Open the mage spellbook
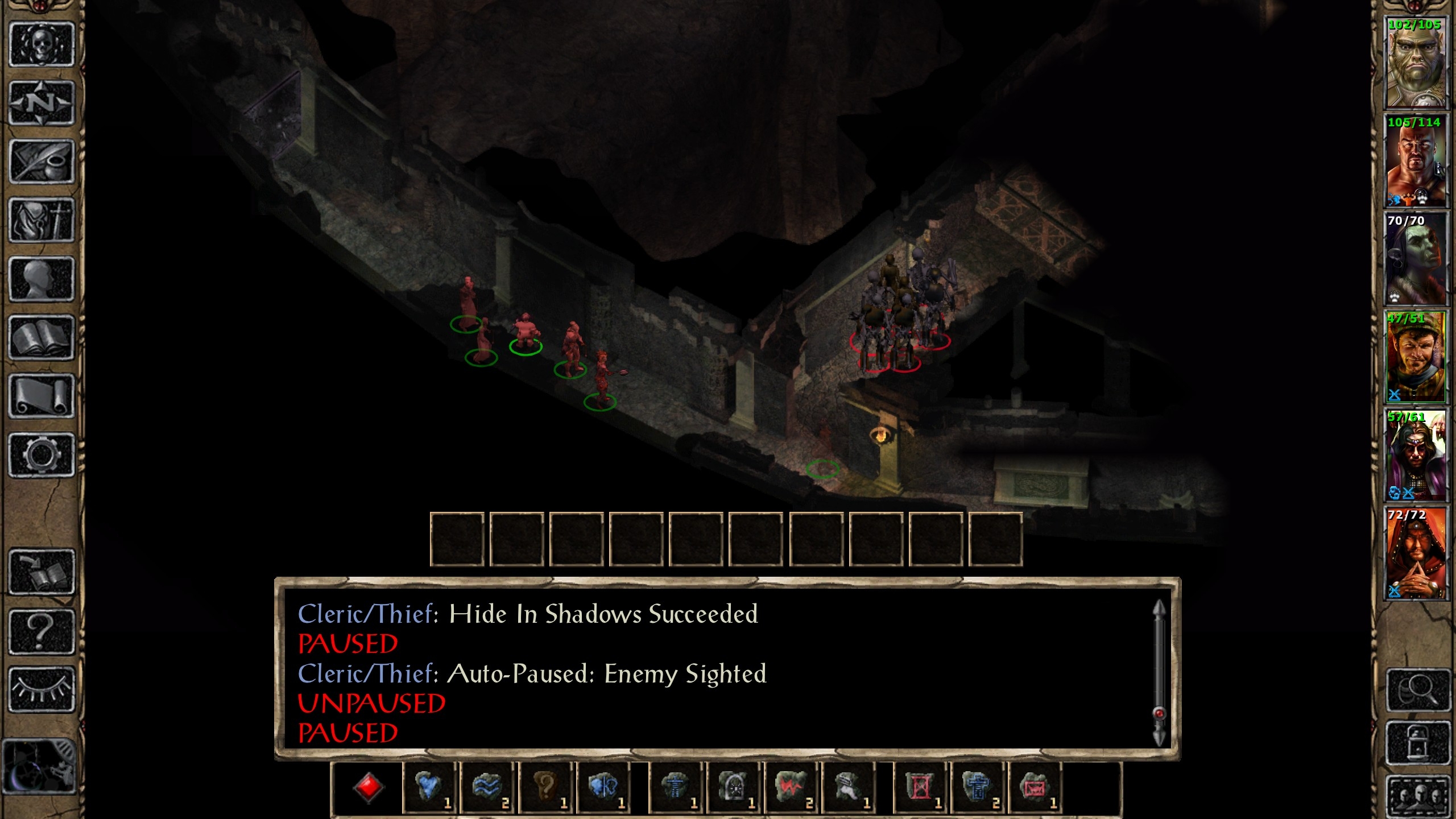Image resolution: width=1456 pixels, height=819 pixels. 42,338
